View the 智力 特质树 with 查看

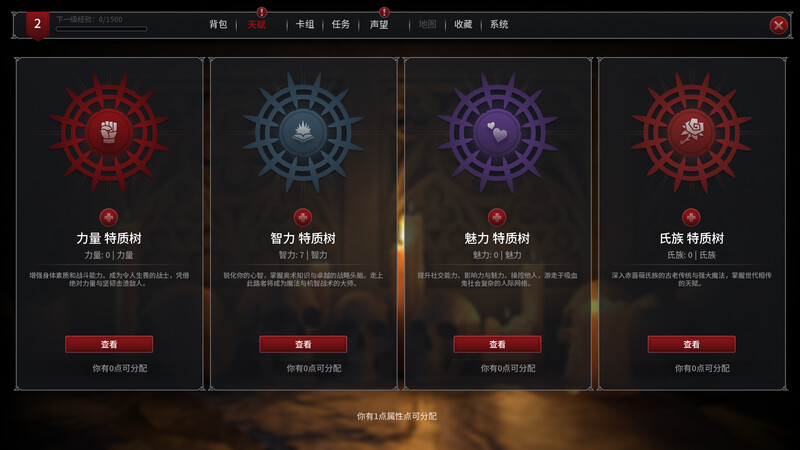303,344
